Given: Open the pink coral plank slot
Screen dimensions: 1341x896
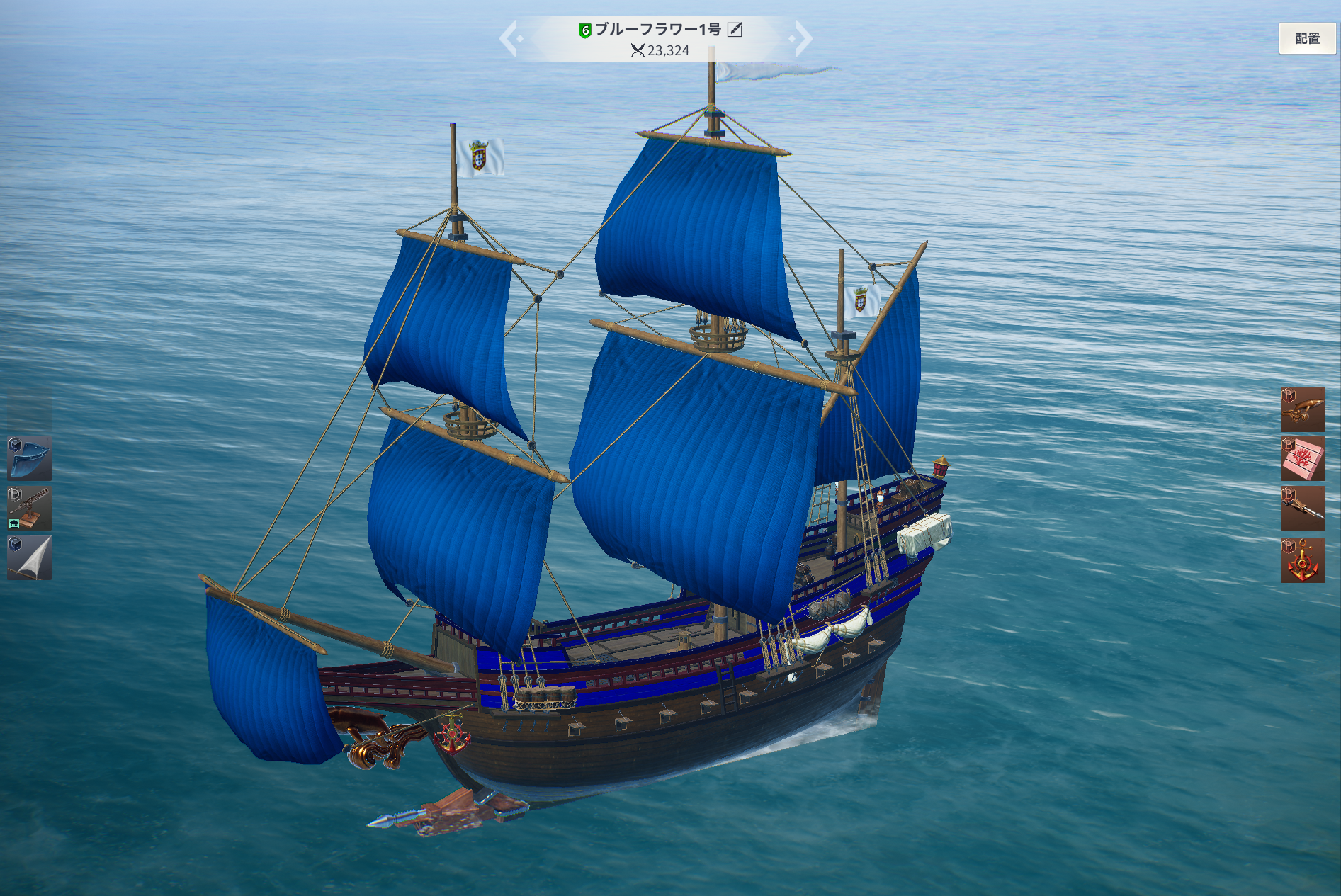Looking at the screenshot, I should click(1303, 459).
